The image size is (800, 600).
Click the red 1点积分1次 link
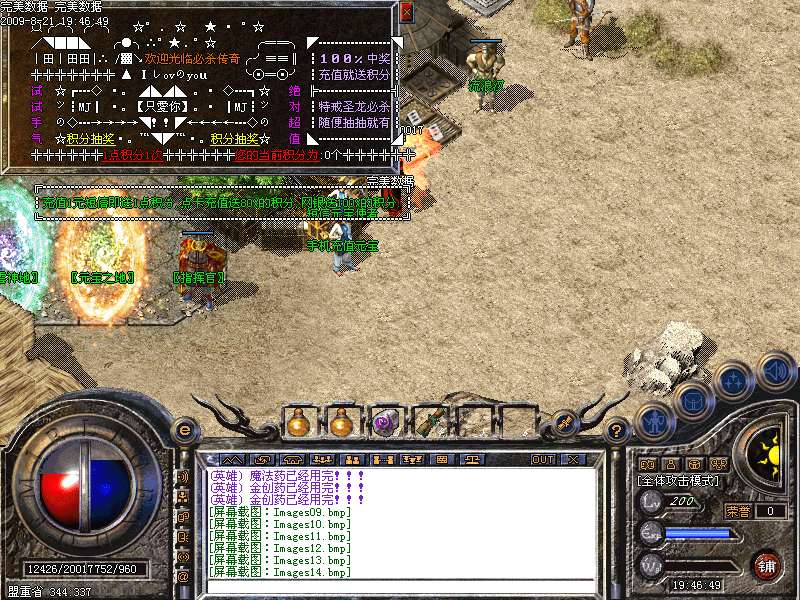click(x=133, y=155)
